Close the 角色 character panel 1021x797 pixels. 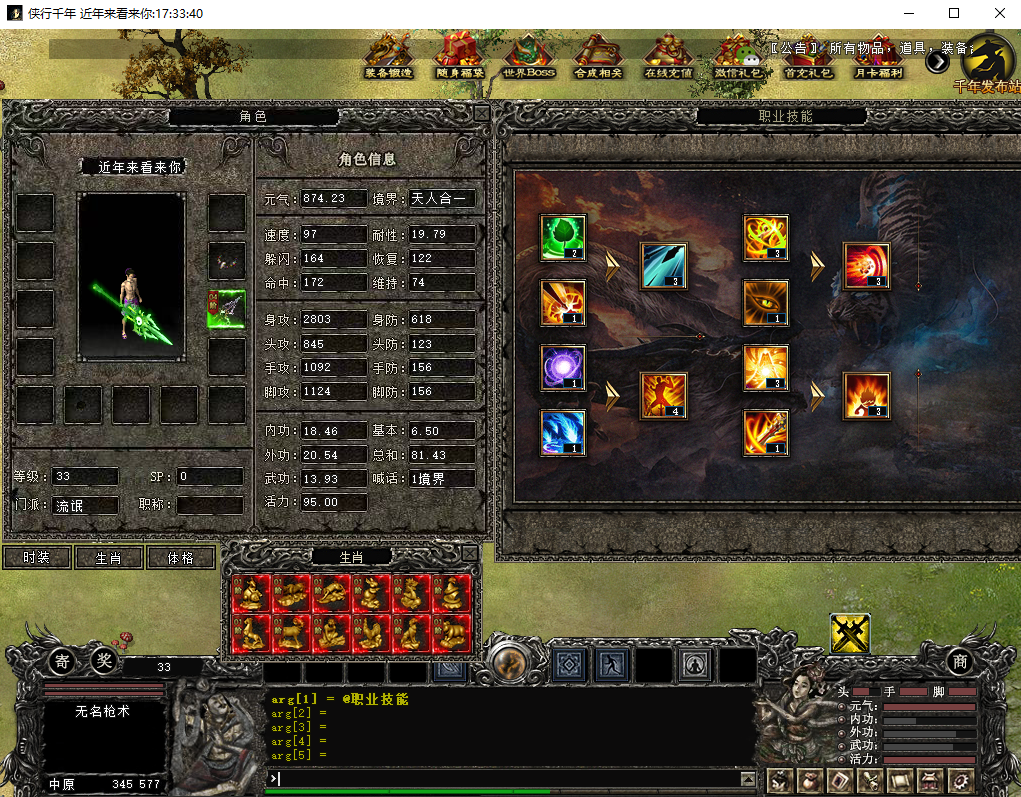click(482, 114)
